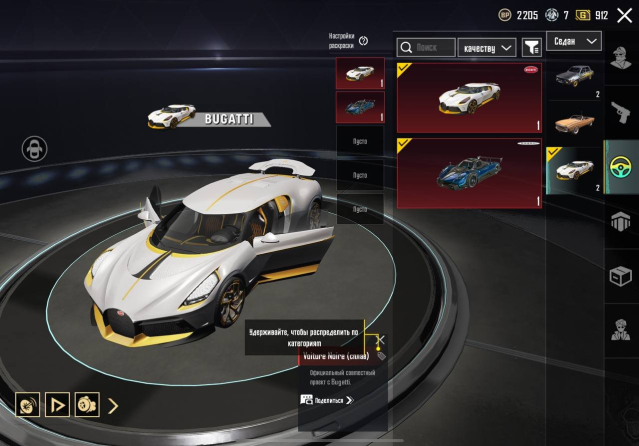639x446 pixels.
Task: Show the paint settings help question mark
Action: tap(363, 41)
